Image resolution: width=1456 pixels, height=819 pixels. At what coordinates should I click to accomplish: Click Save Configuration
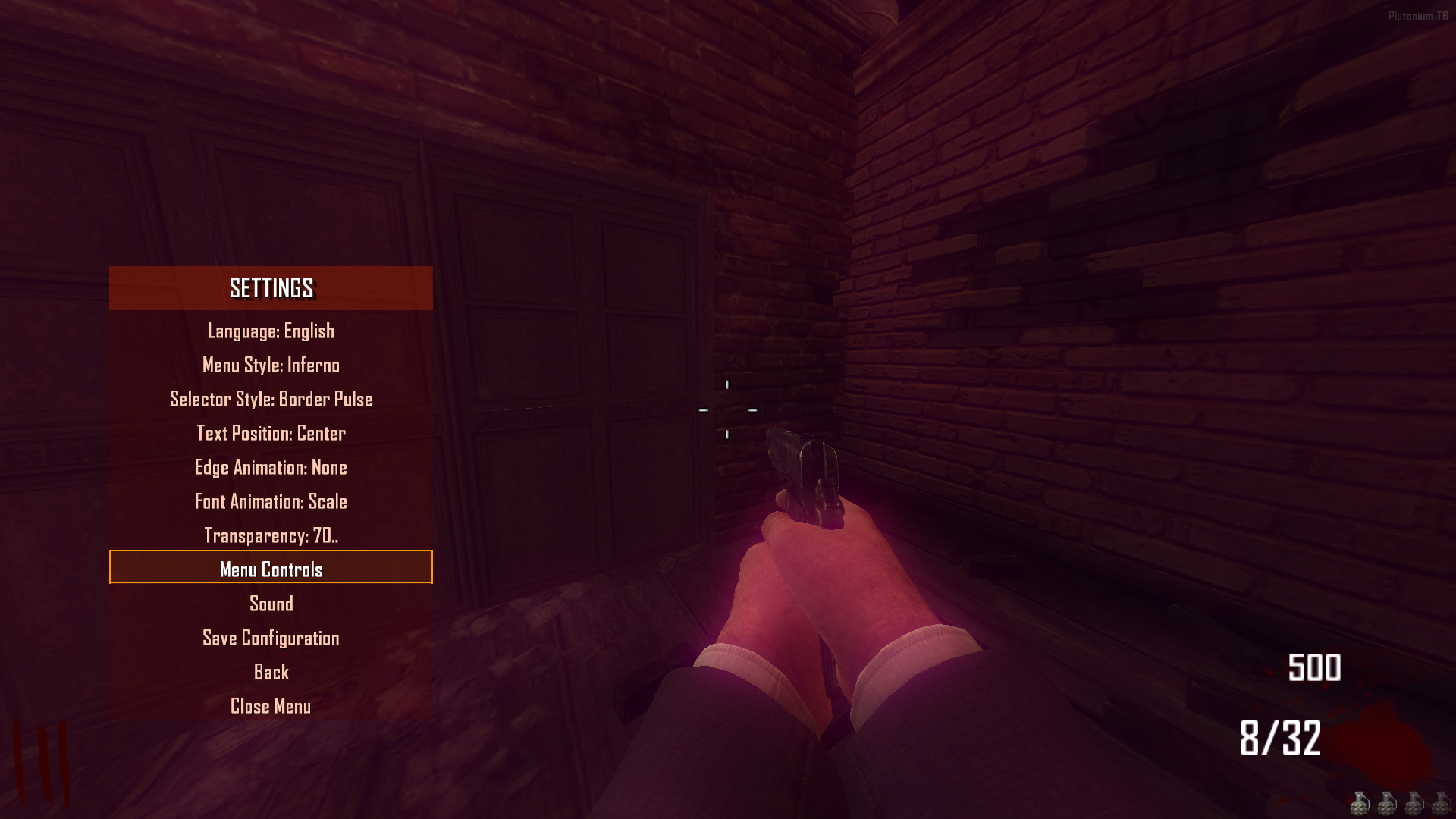[x=270, y=638]
